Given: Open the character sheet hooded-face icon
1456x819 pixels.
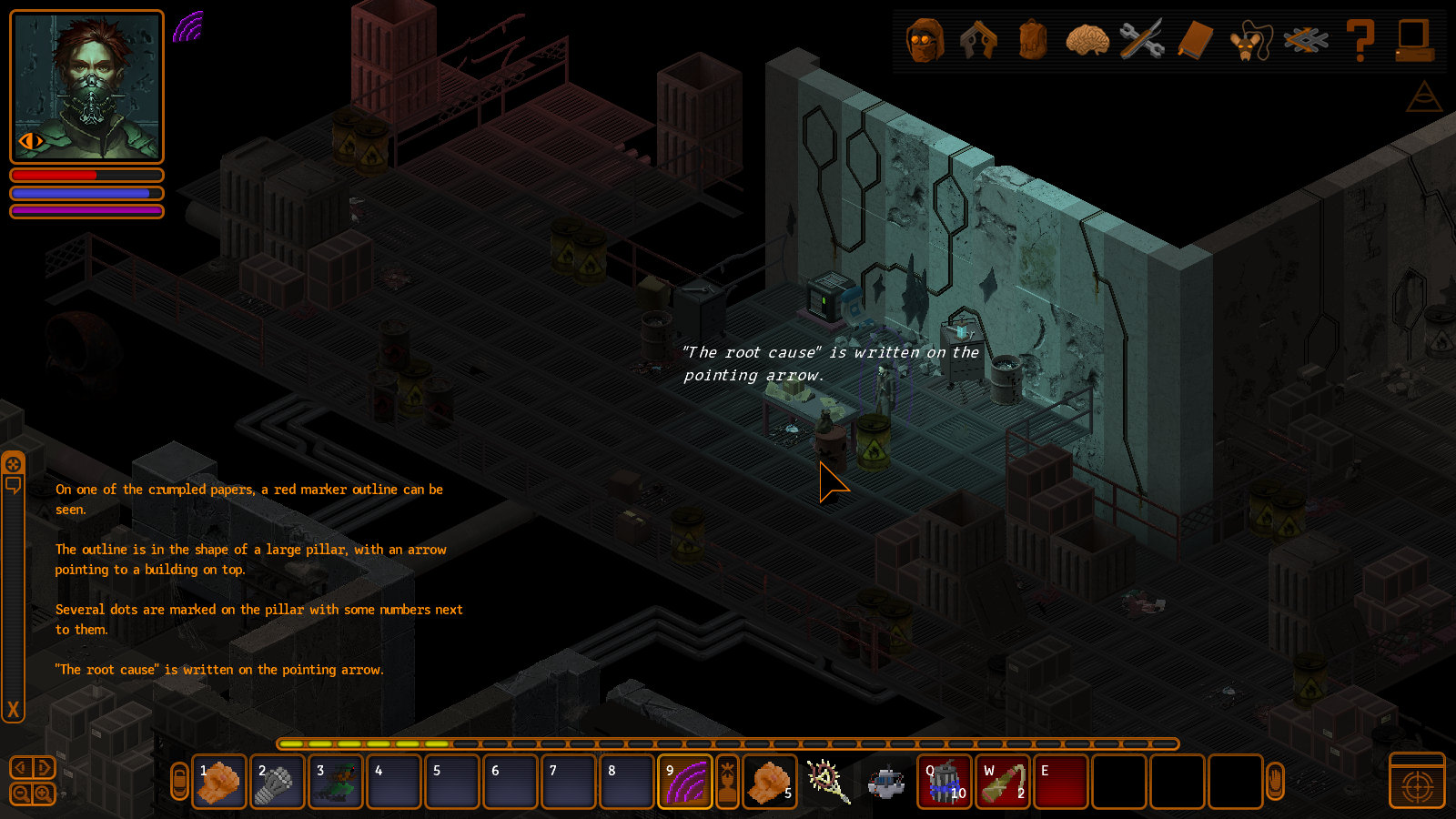Looking at the screenshot, I should [925, 41].
